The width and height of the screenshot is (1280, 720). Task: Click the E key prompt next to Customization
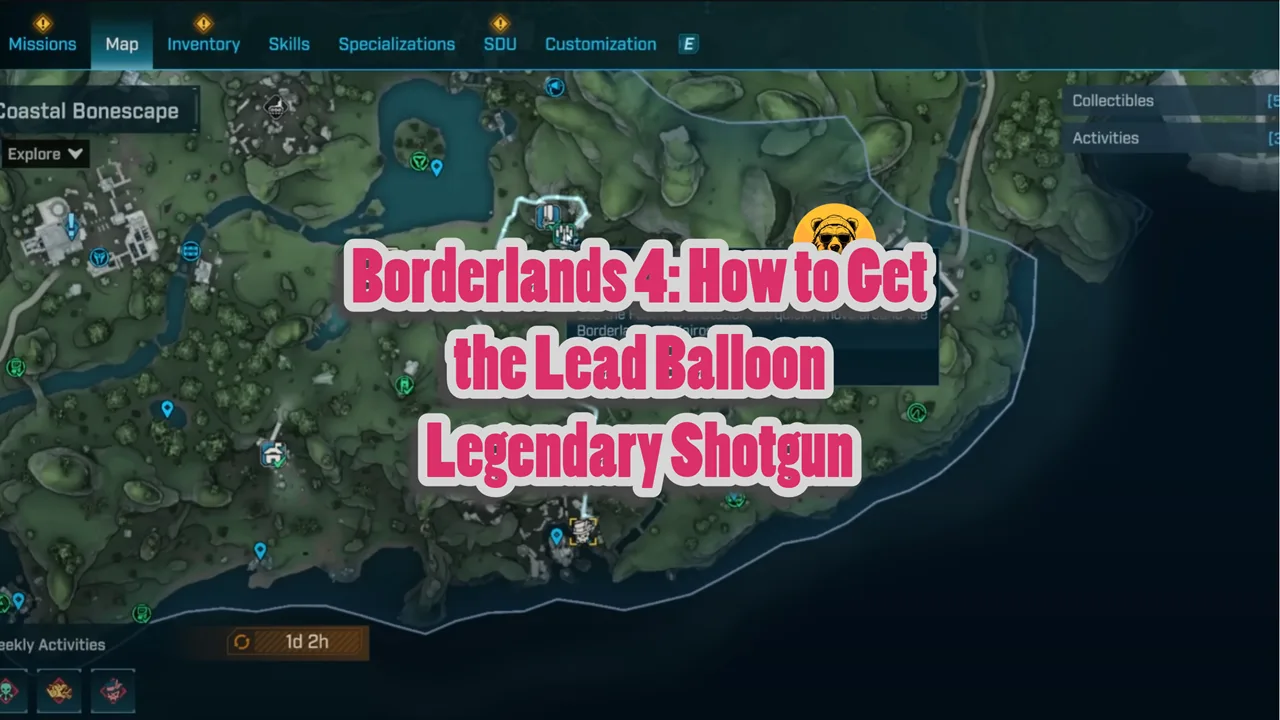[x=688, y=44]
